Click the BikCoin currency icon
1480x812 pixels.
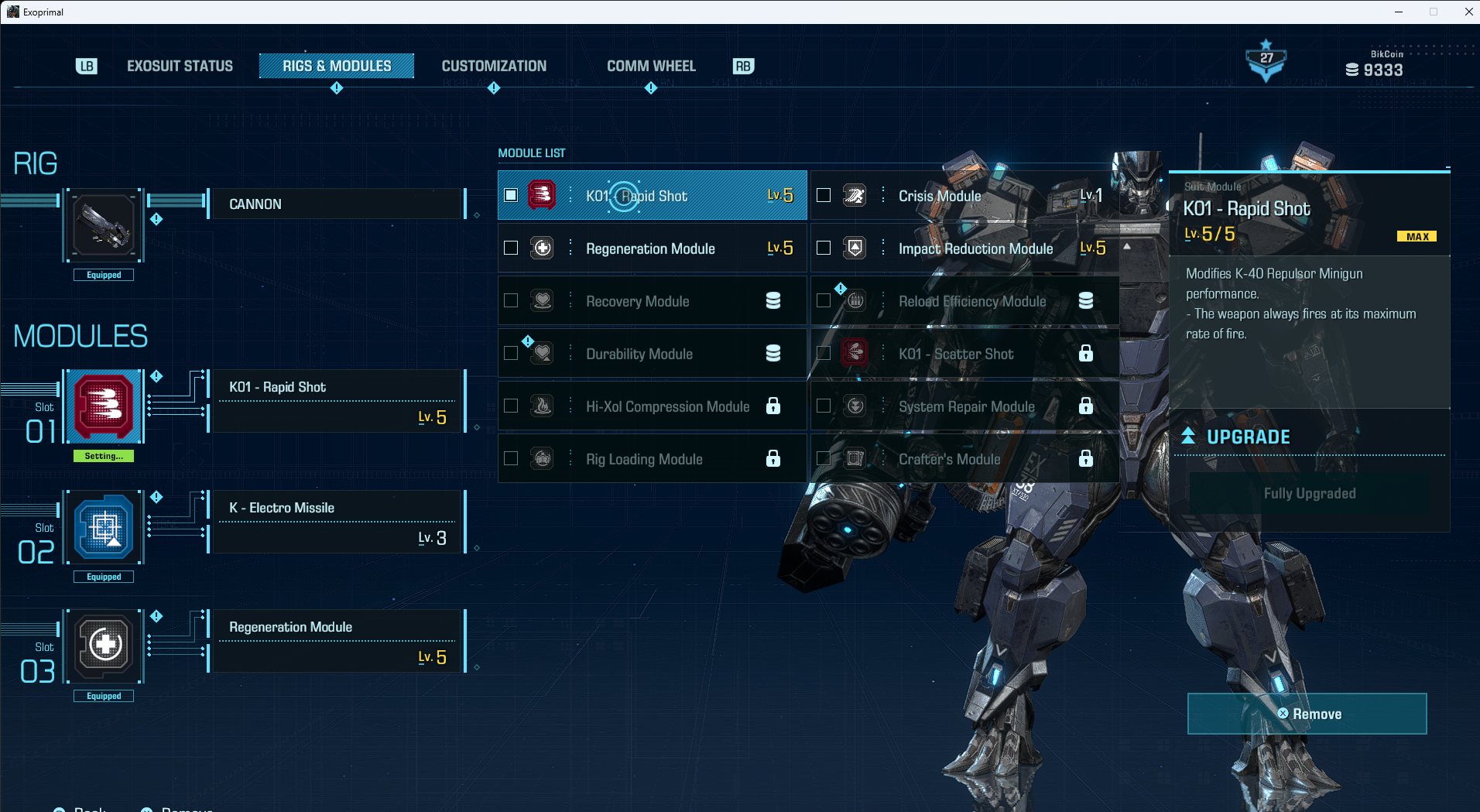[1352, 69]
